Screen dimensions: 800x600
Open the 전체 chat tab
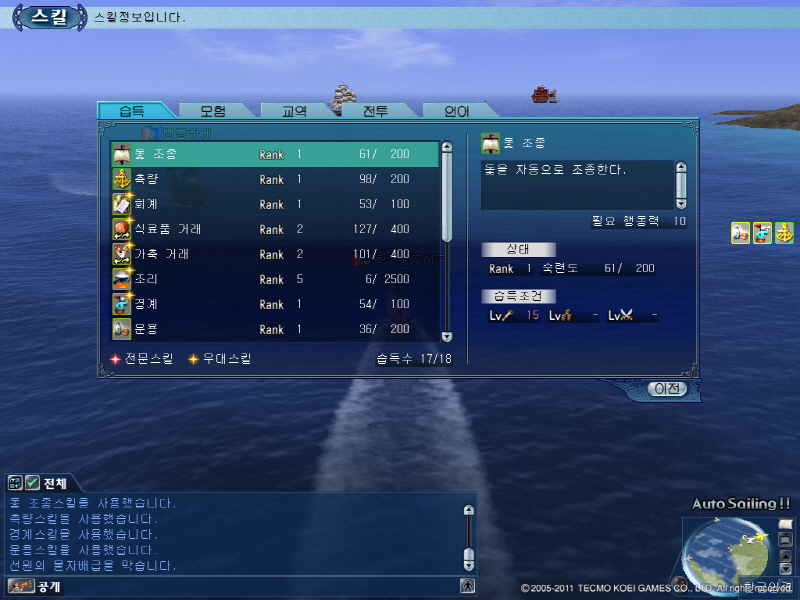[45, 483]
